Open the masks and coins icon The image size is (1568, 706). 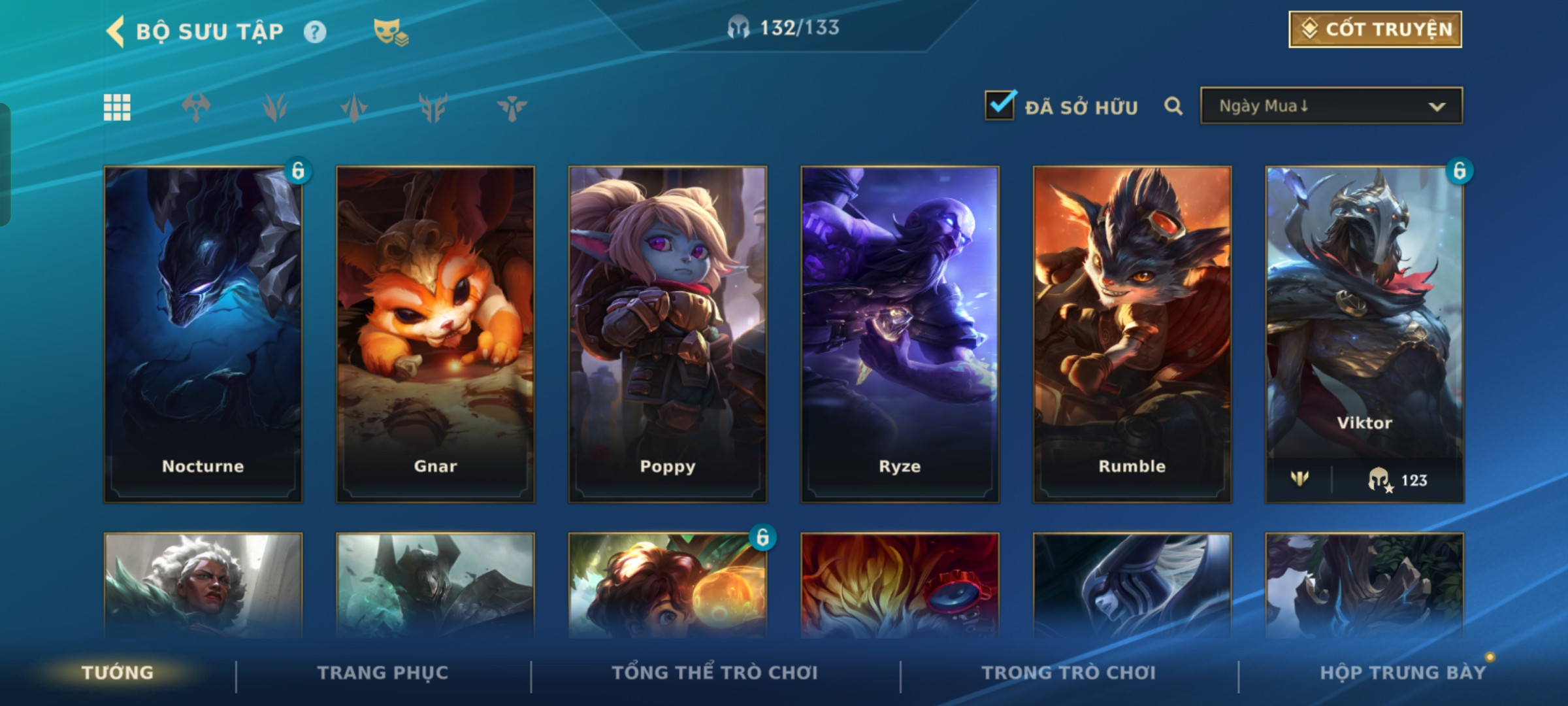coord(390,31)
